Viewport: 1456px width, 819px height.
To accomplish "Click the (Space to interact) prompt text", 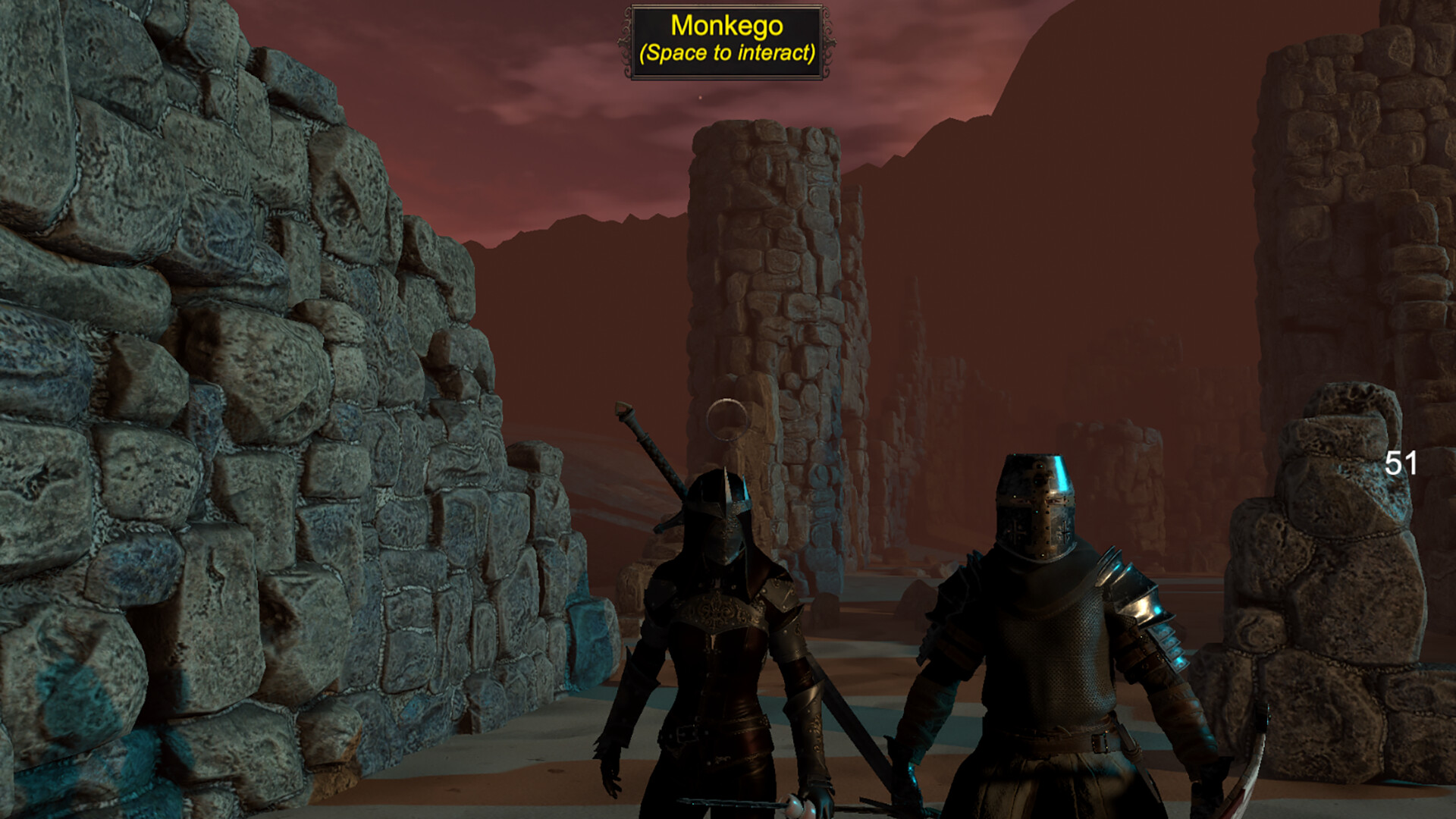I will tap(726, 53).
